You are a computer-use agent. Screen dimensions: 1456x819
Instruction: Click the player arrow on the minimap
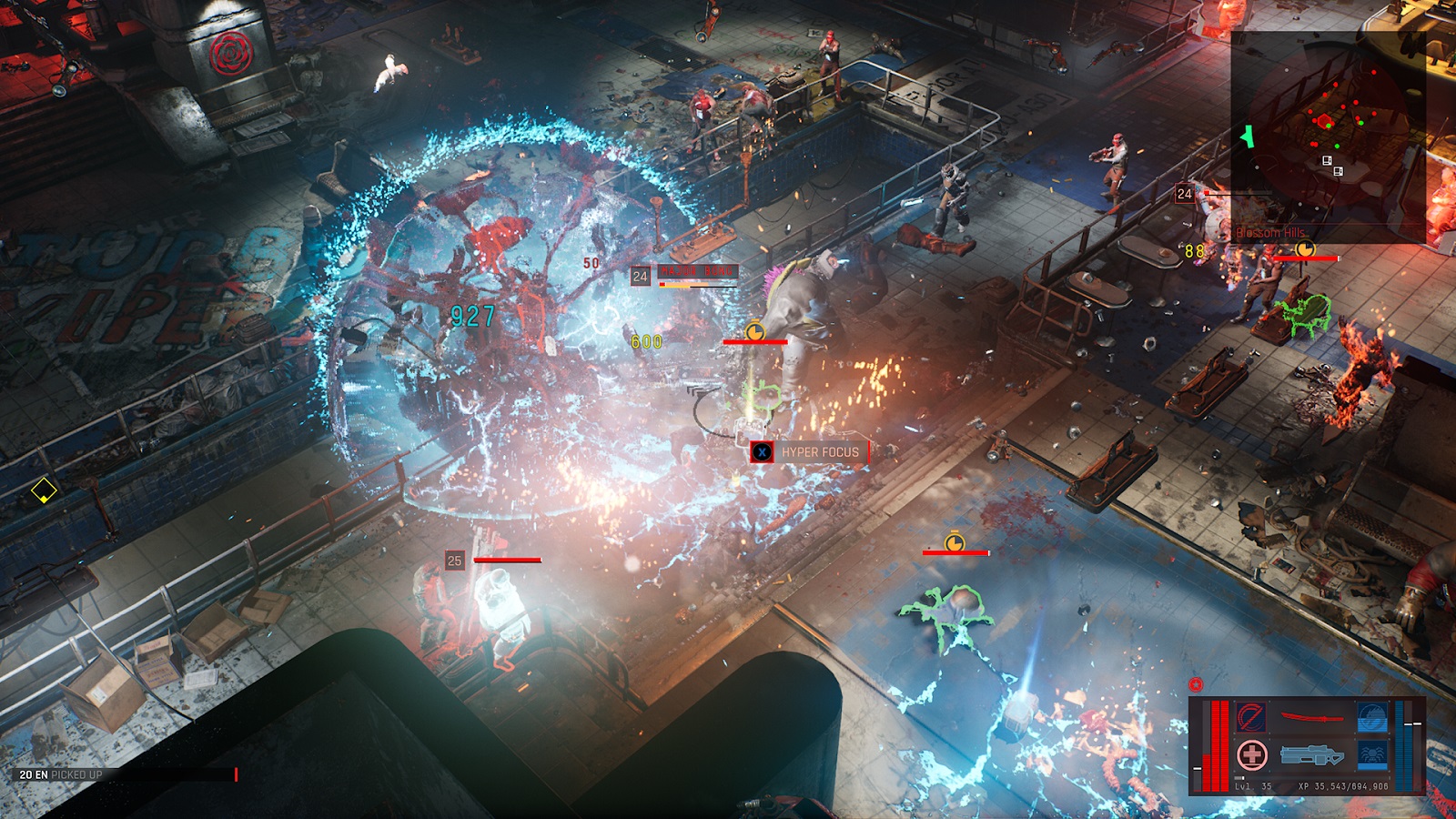click(1249, 136)
